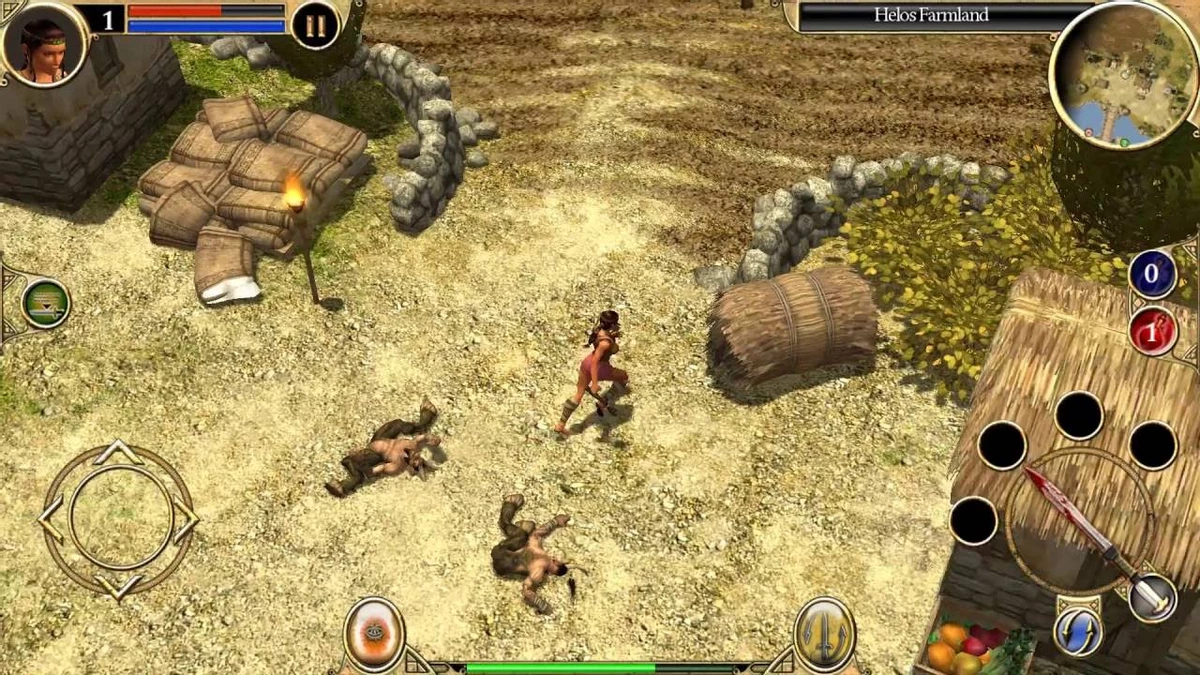The image size is (1200, 675).
Task: Attack with the bloody dagger button
Action: tap(1079, 520)
